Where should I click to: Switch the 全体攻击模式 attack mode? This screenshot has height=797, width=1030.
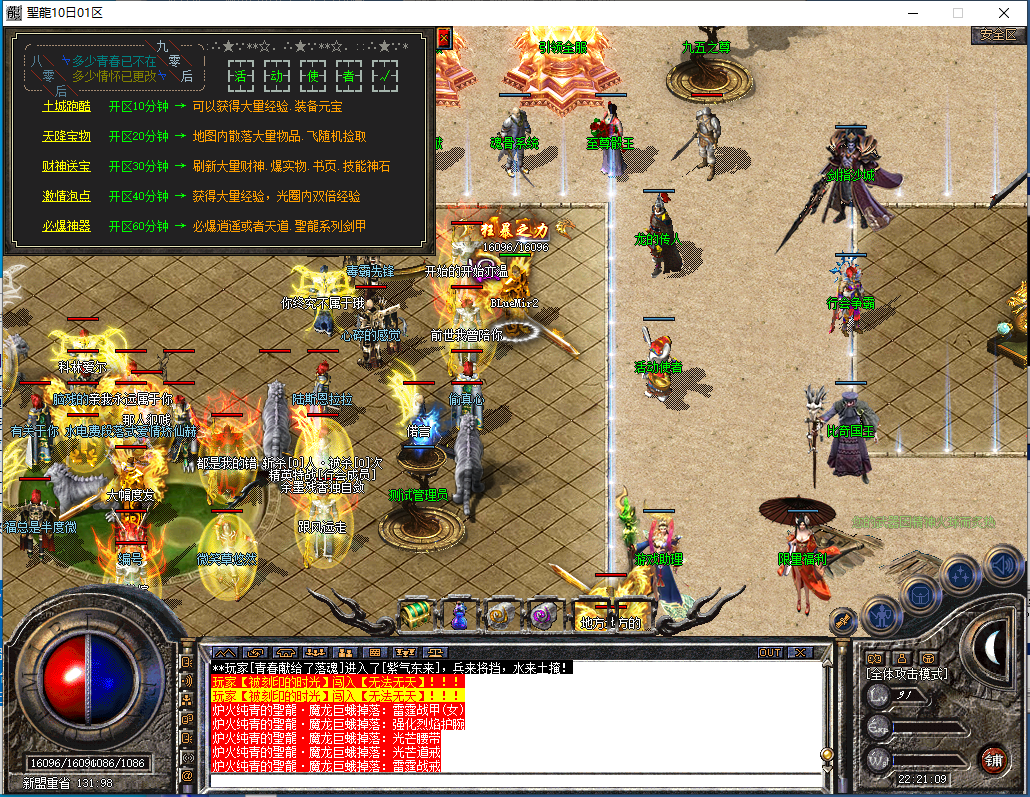point(906,674)
